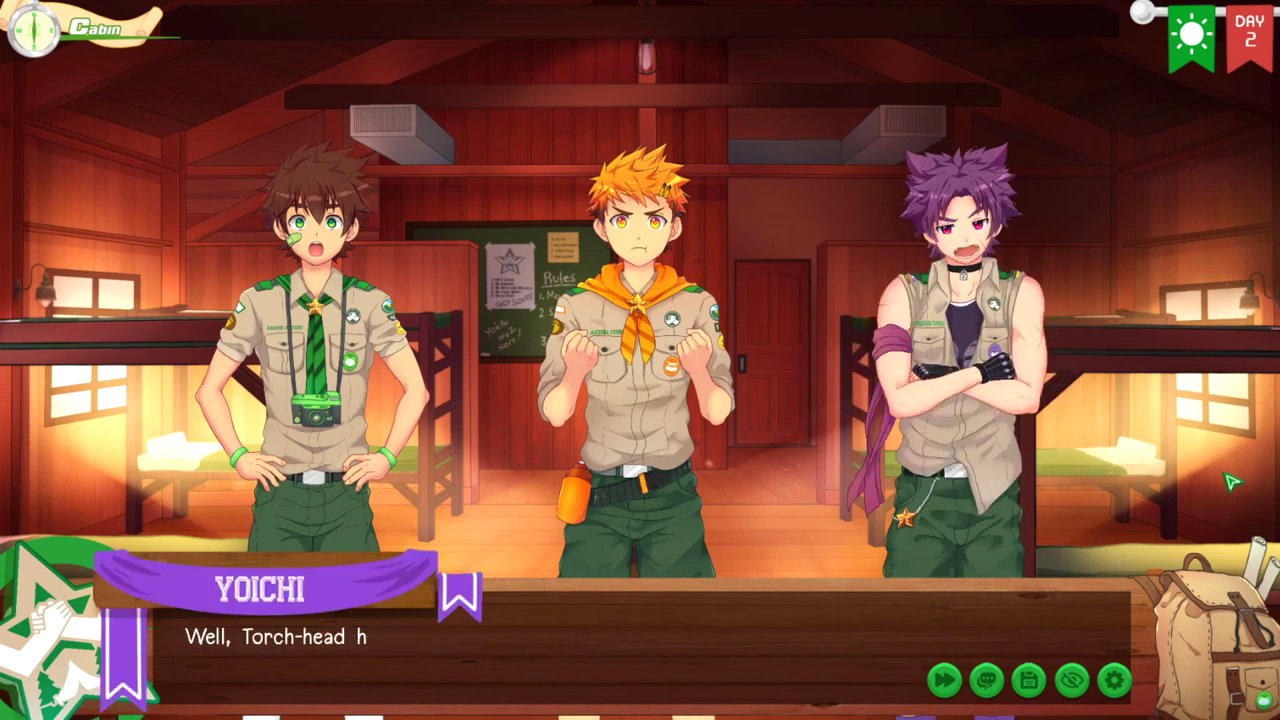This screenshot has width=1280, height=720.
Task: Hide the dialogue box with the eye icon
Action: tap(1072, 681)
